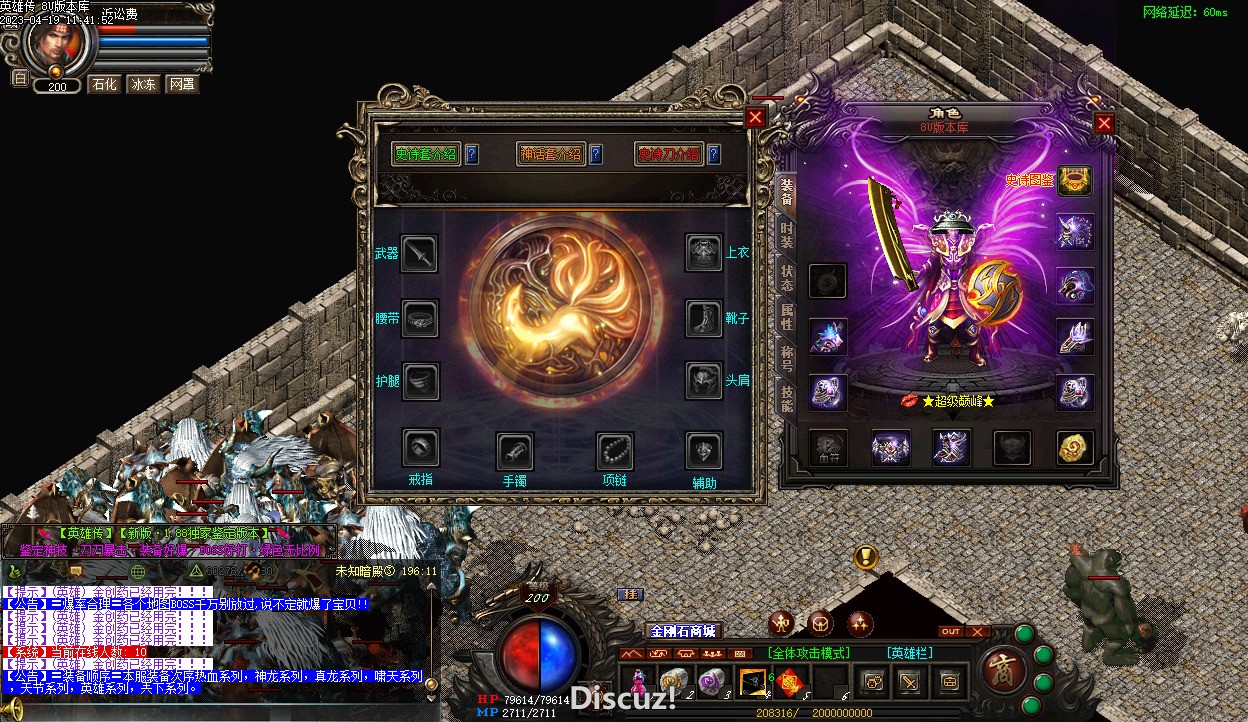
Task: Switch to the 时装 fashion tab
Action: [787, 235]
